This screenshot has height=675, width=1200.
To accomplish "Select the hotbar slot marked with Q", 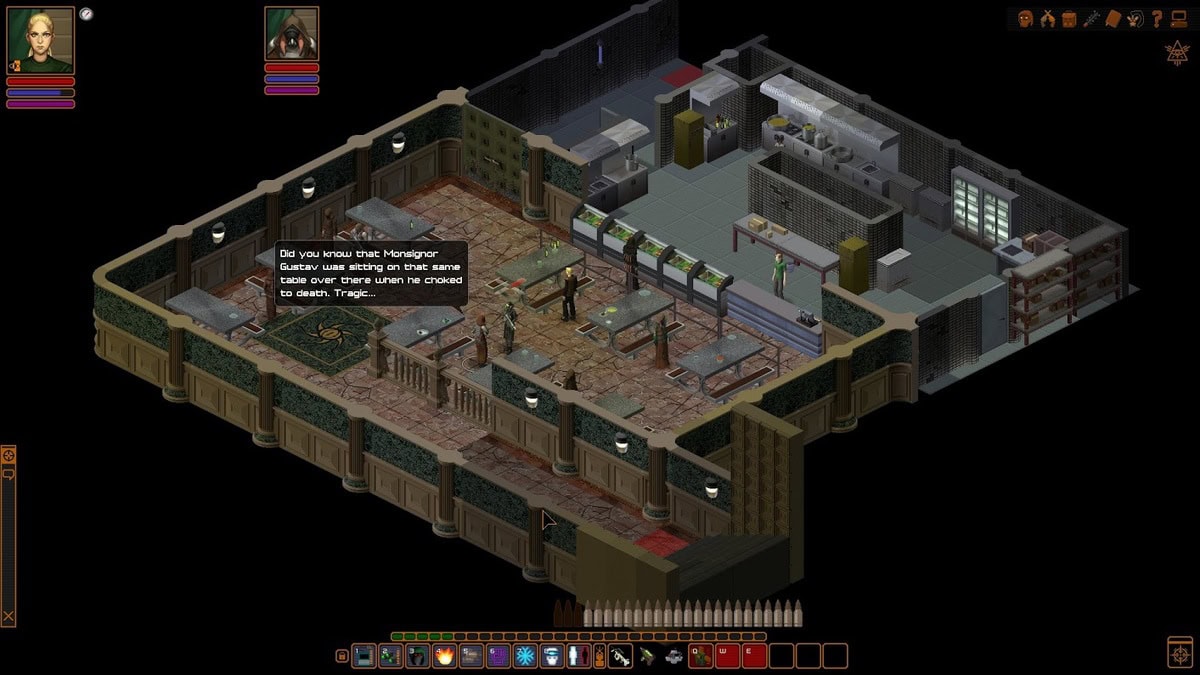I will click(700, 656).
